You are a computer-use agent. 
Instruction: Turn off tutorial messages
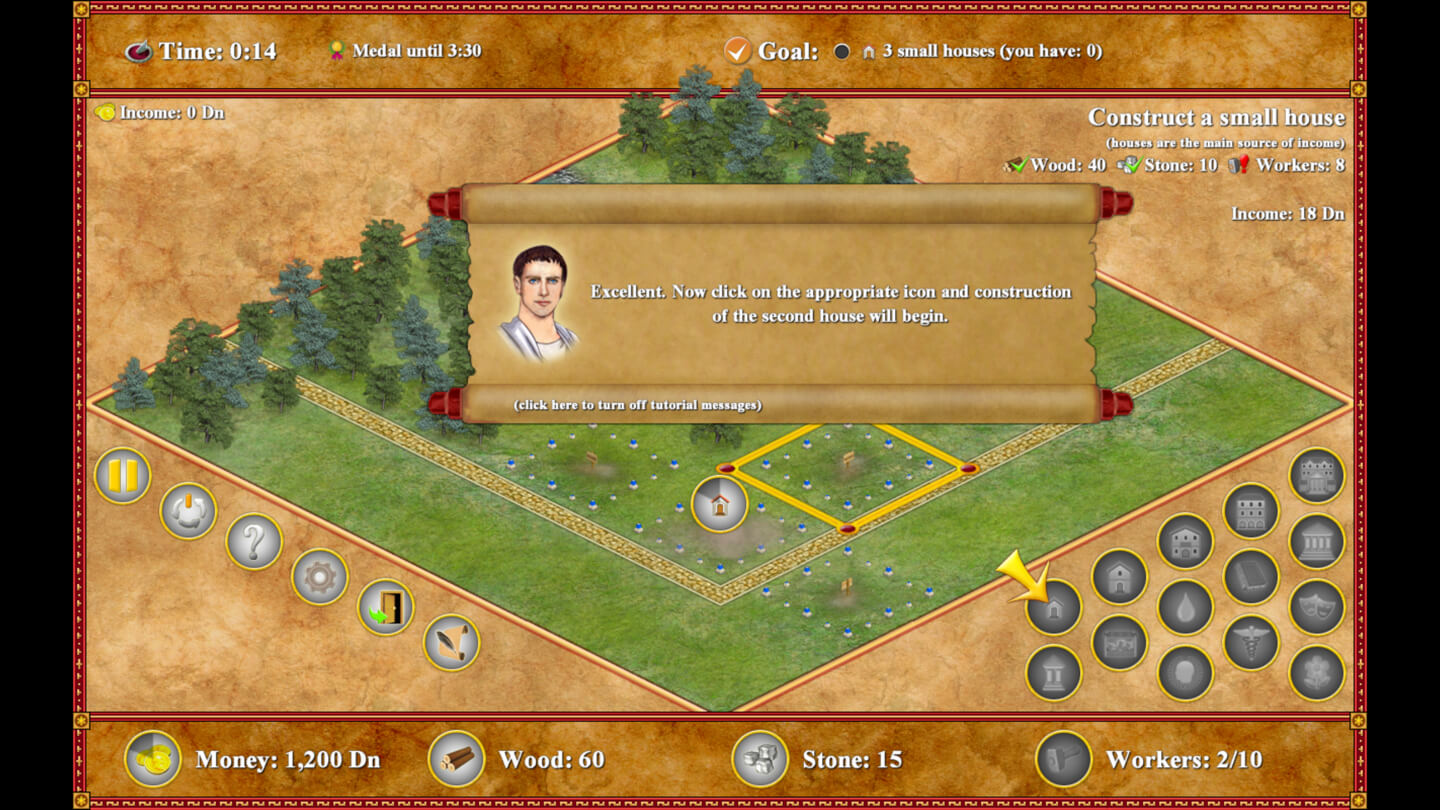click(637, 405)
